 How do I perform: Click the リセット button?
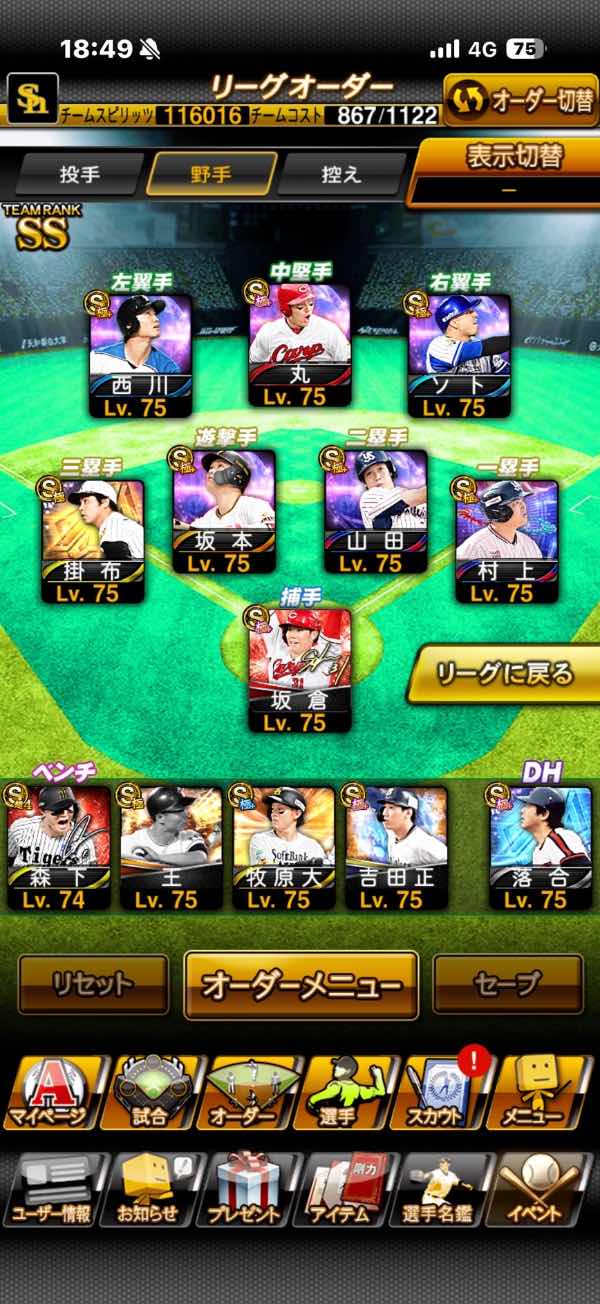pyautogui.click(x=93, y=984)
